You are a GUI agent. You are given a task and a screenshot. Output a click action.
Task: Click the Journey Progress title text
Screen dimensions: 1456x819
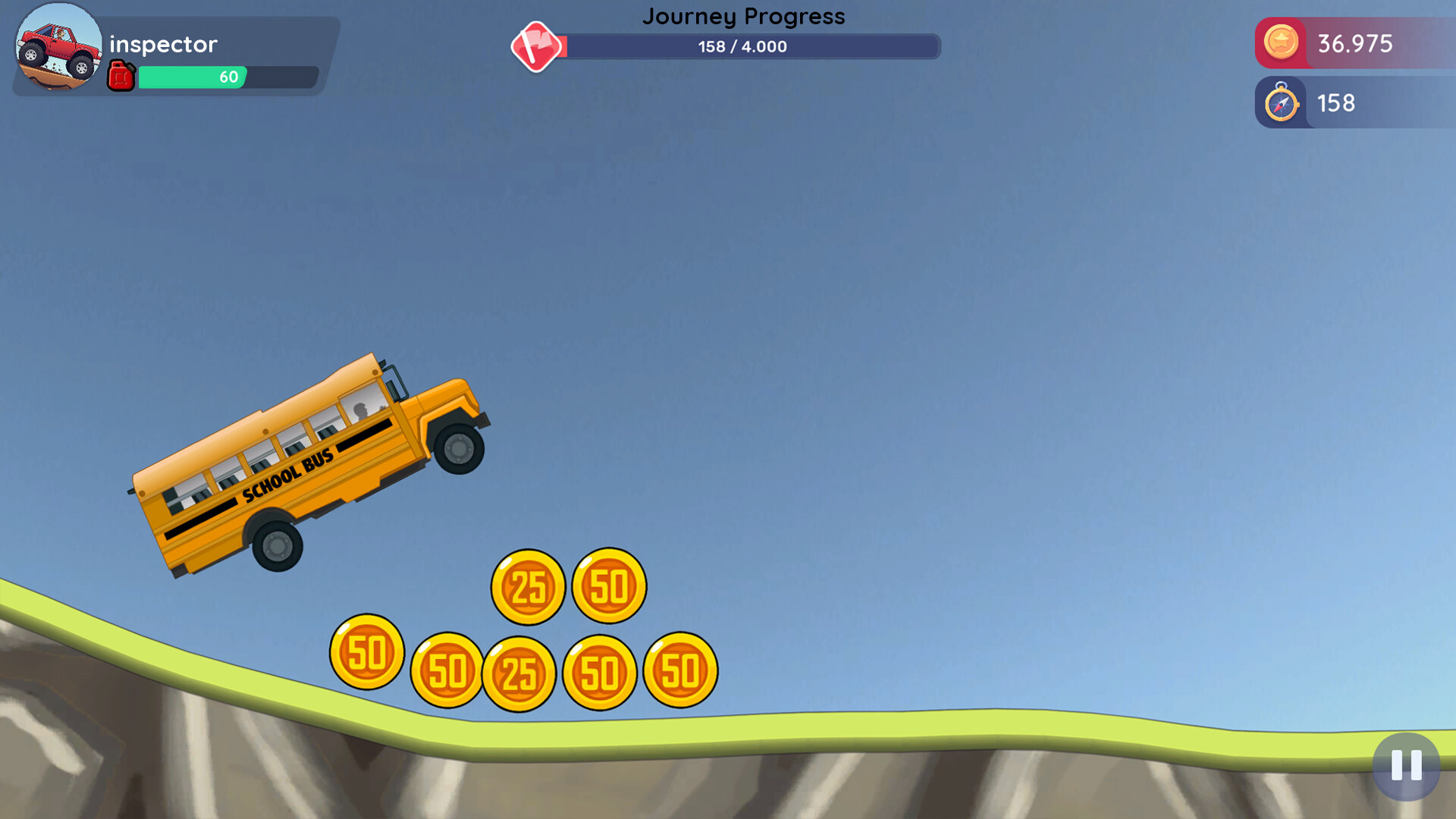744,16
